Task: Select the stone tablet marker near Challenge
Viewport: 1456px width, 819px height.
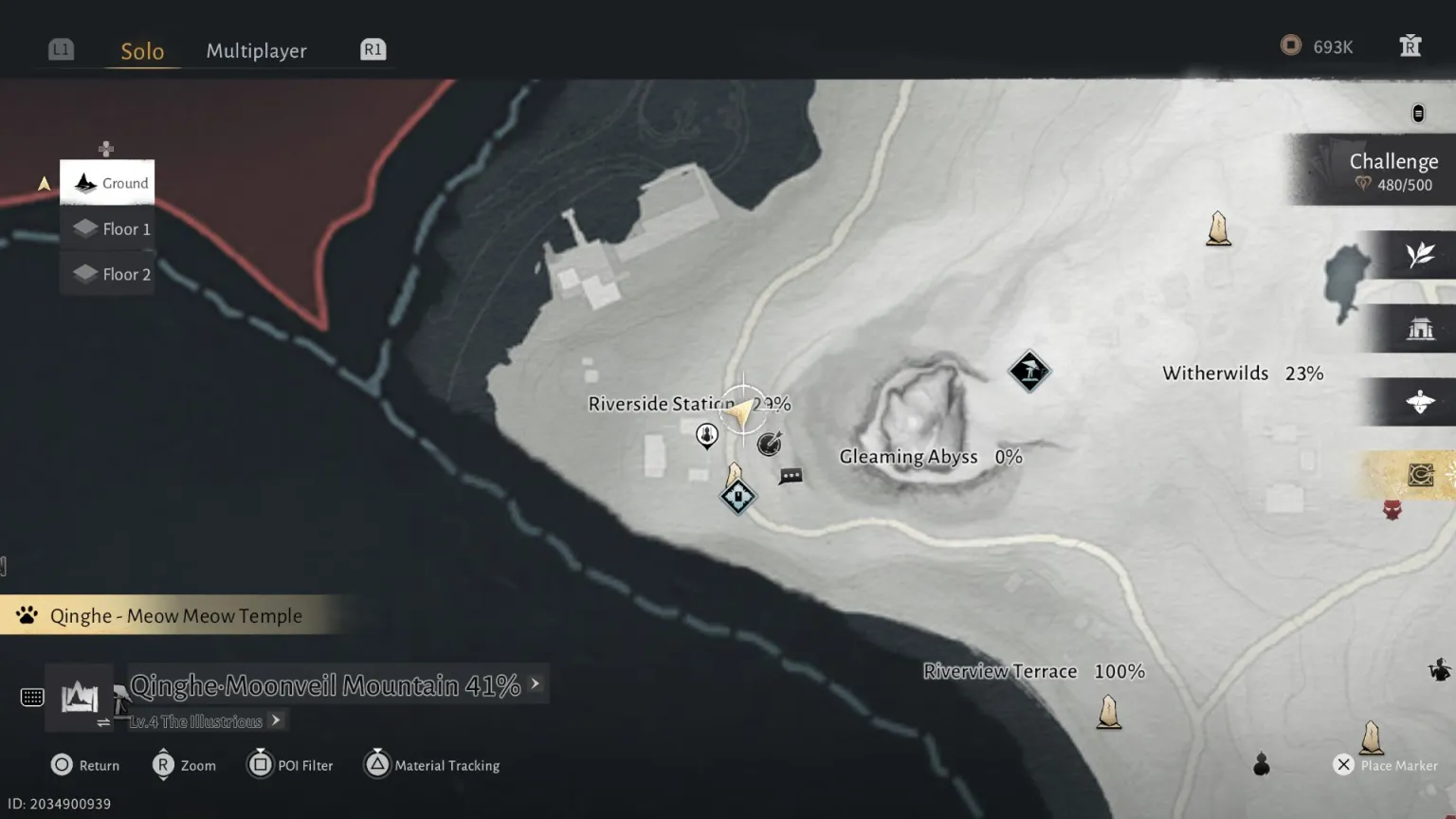Action: pos(1218,229)
